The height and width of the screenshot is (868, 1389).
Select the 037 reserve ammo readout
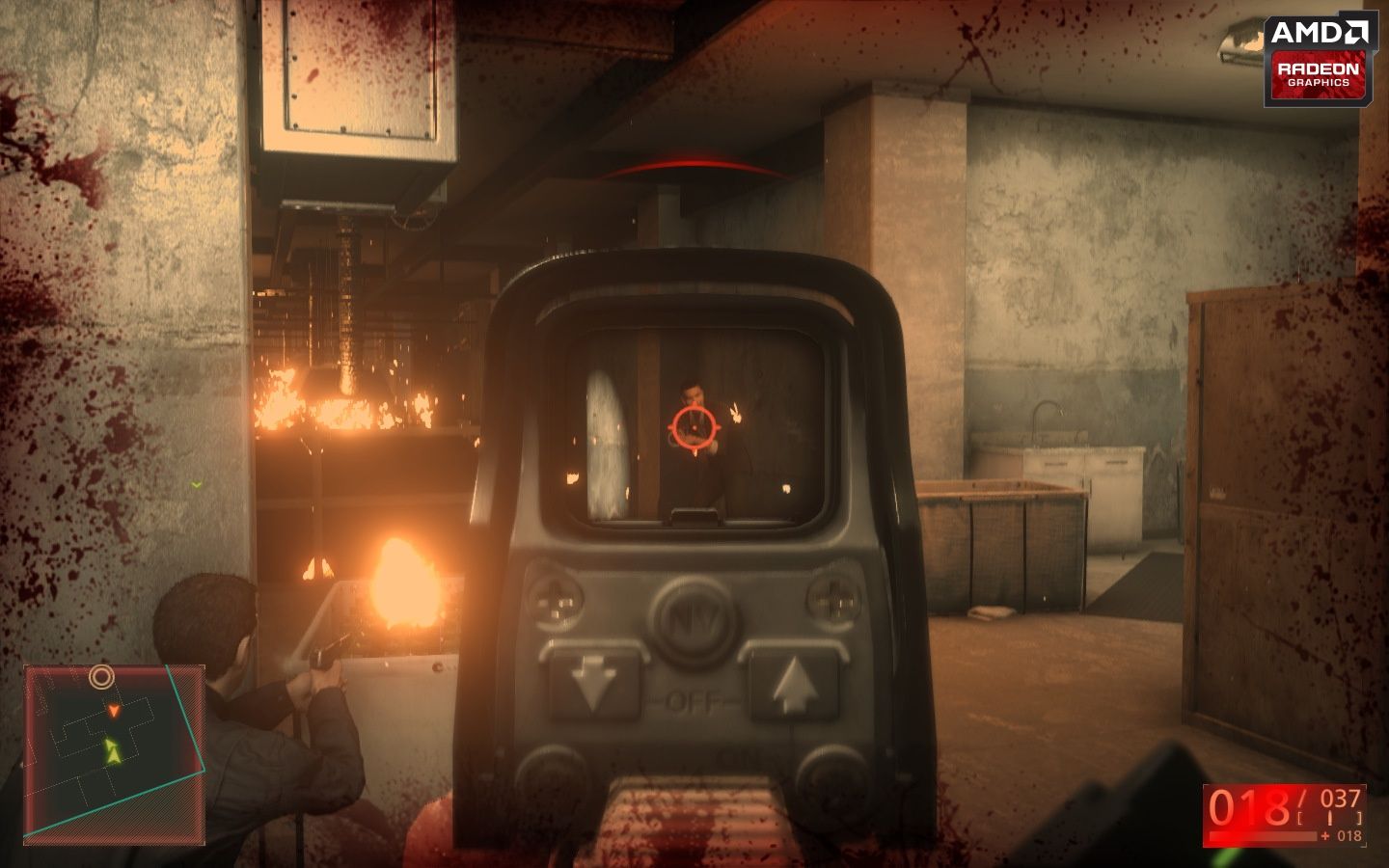pos(1342,798)
